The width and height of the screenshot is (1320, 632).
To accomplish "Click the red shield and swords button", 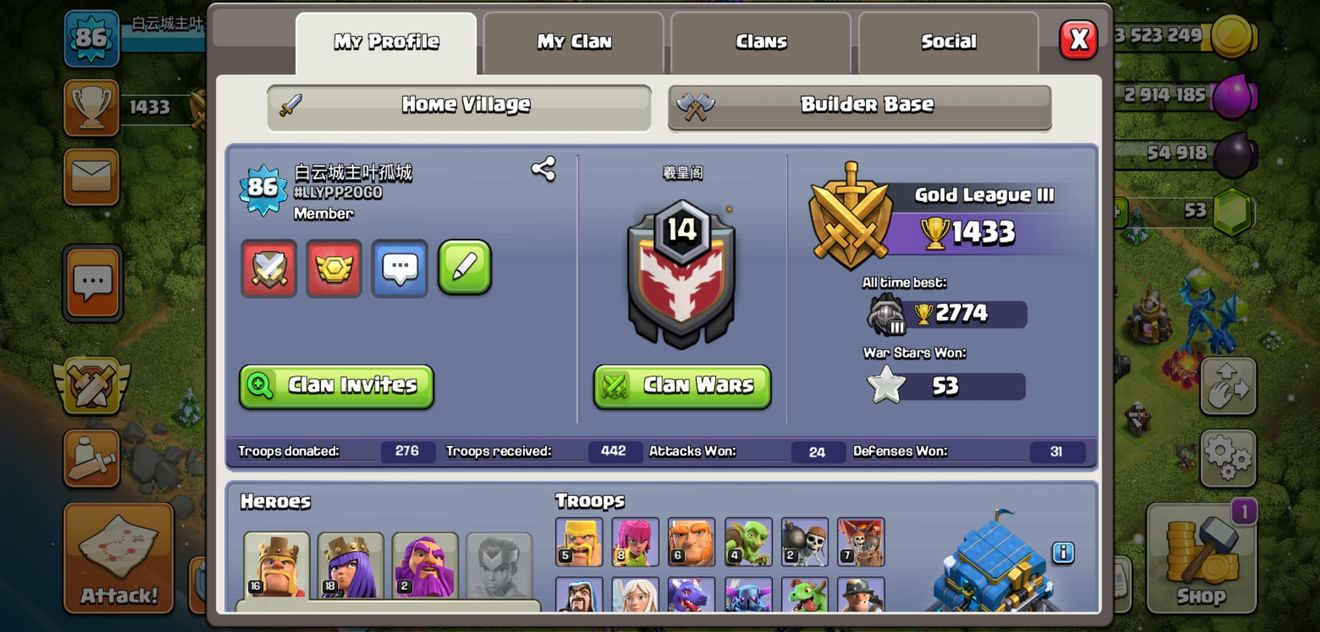I will pyautogui.click(x=269, y=268).
